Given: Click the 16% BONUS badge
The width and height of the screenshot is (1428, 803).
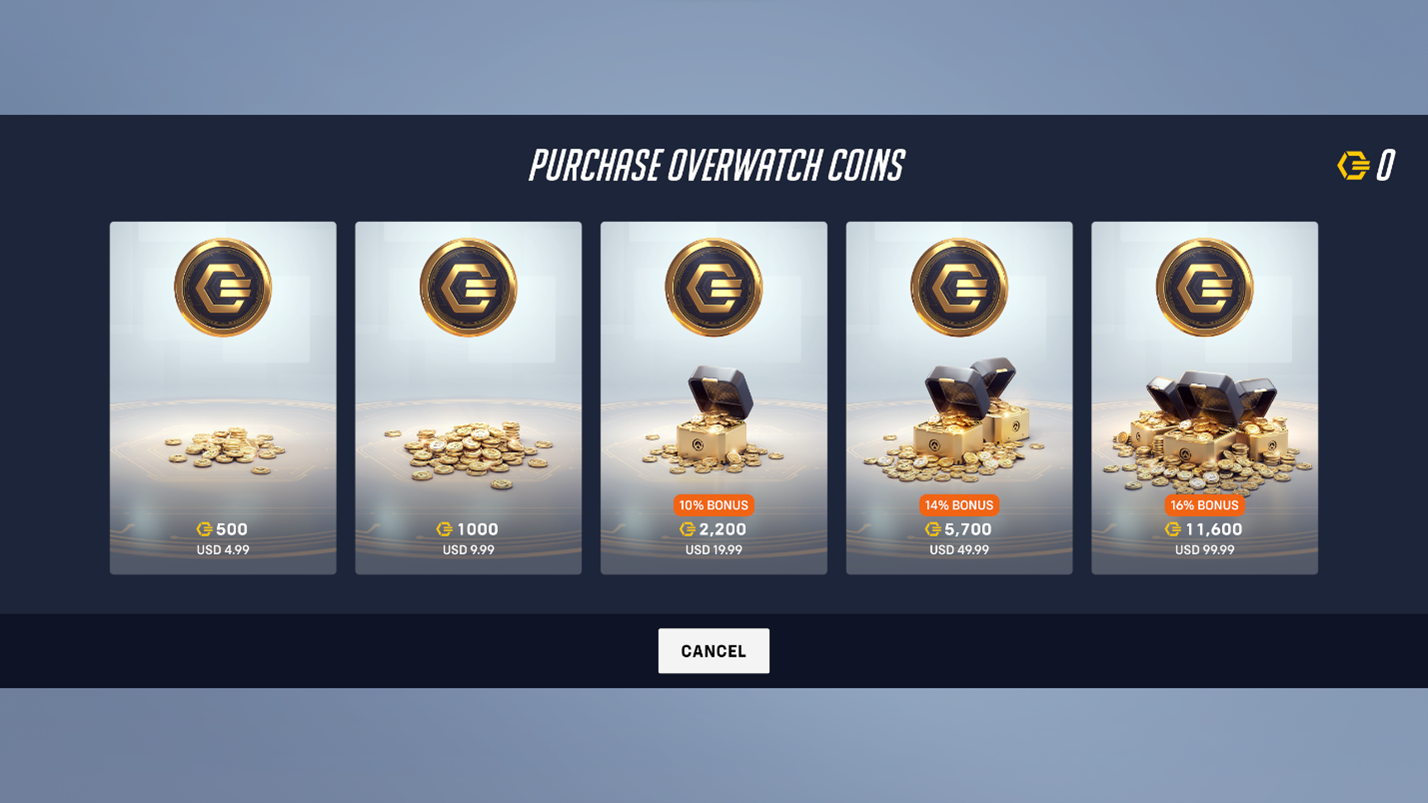Looking at the screenshot, I should coord(1204,505).
